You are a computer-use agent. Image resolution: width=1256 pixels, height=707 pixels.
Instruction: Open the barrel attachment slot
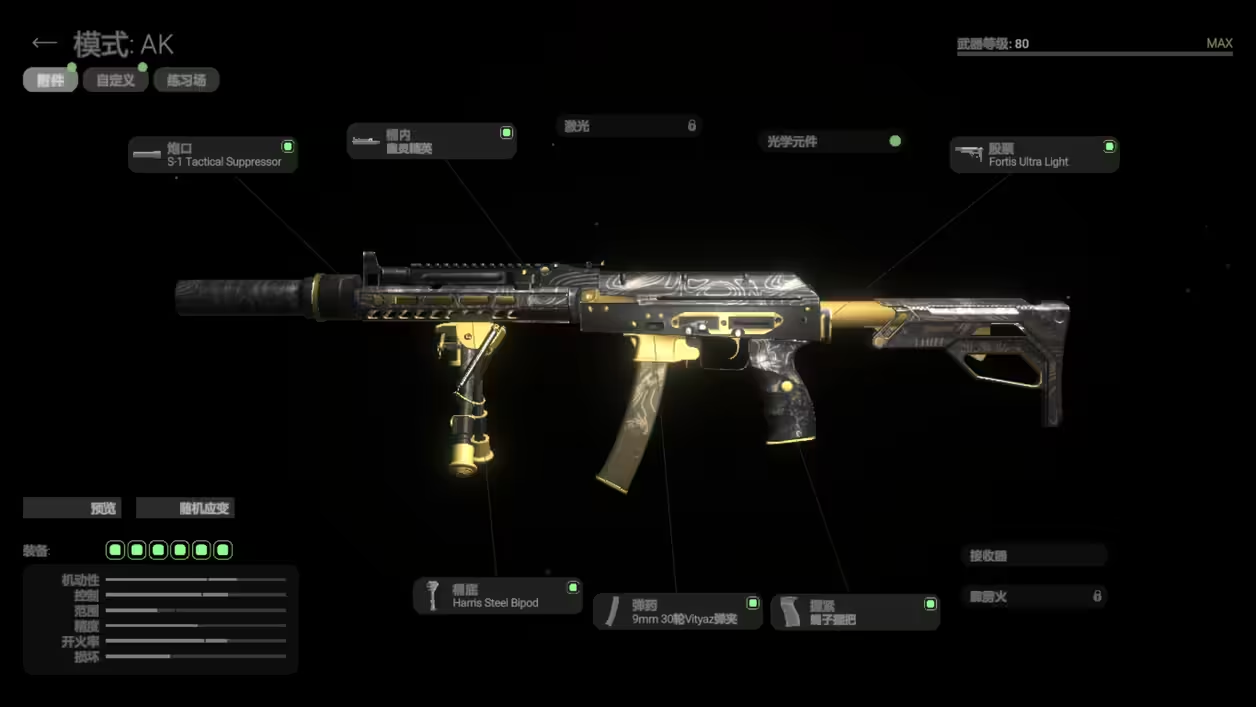431,141
